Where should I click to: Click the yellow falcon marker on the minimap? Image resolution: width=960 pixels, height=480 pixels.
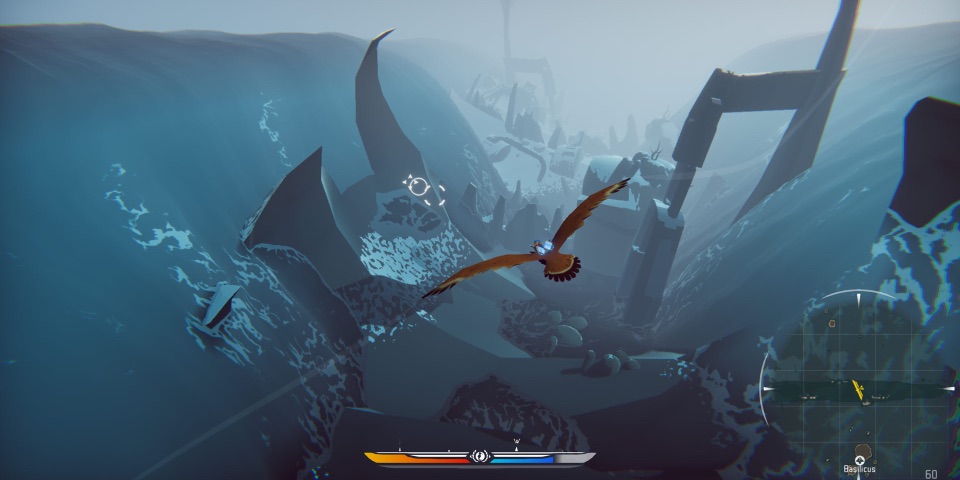pyautogui.click(x=857, y=389)
